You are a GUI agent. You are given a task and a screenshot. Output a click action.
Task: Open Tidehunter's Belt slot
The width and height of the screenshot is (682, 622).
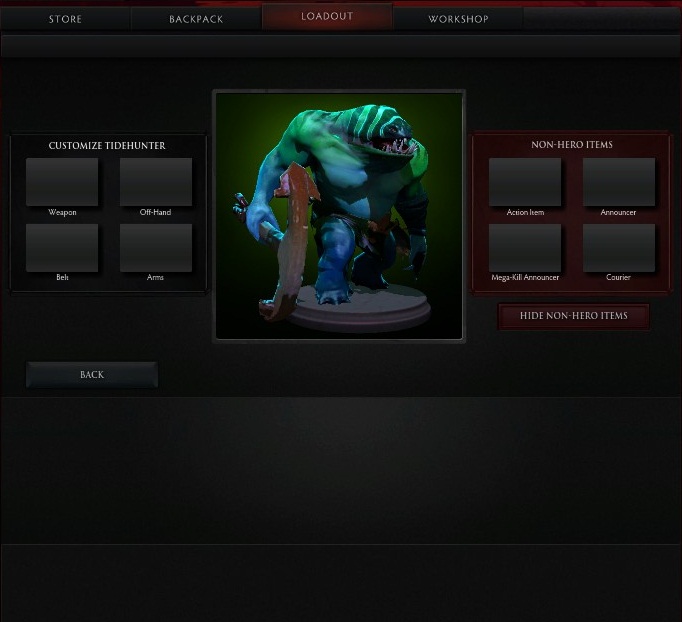pos(62,248)
